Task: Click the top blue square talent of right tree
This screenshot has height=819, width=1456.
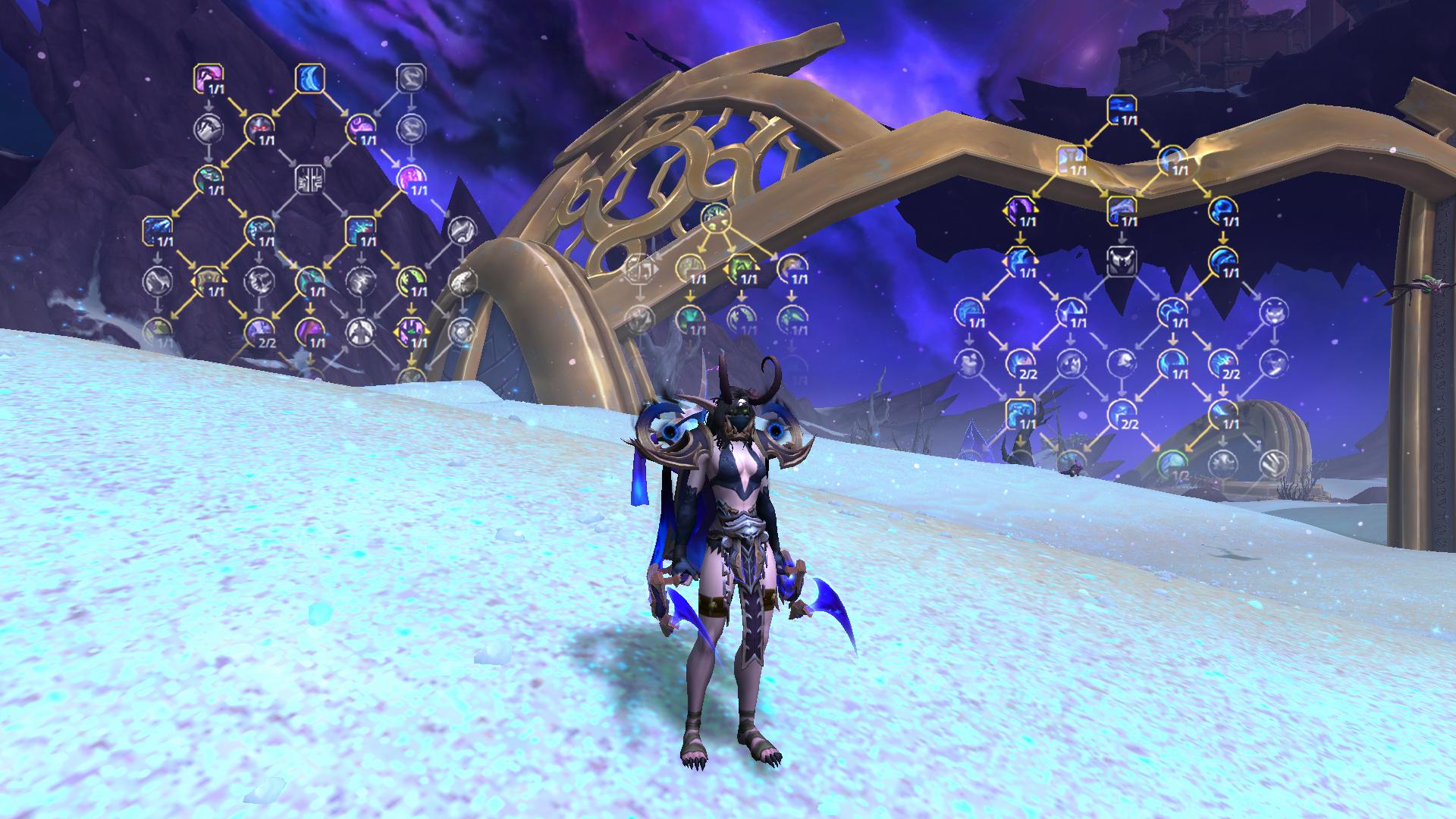Action: pyautogui.click(x=1121, y=109)
